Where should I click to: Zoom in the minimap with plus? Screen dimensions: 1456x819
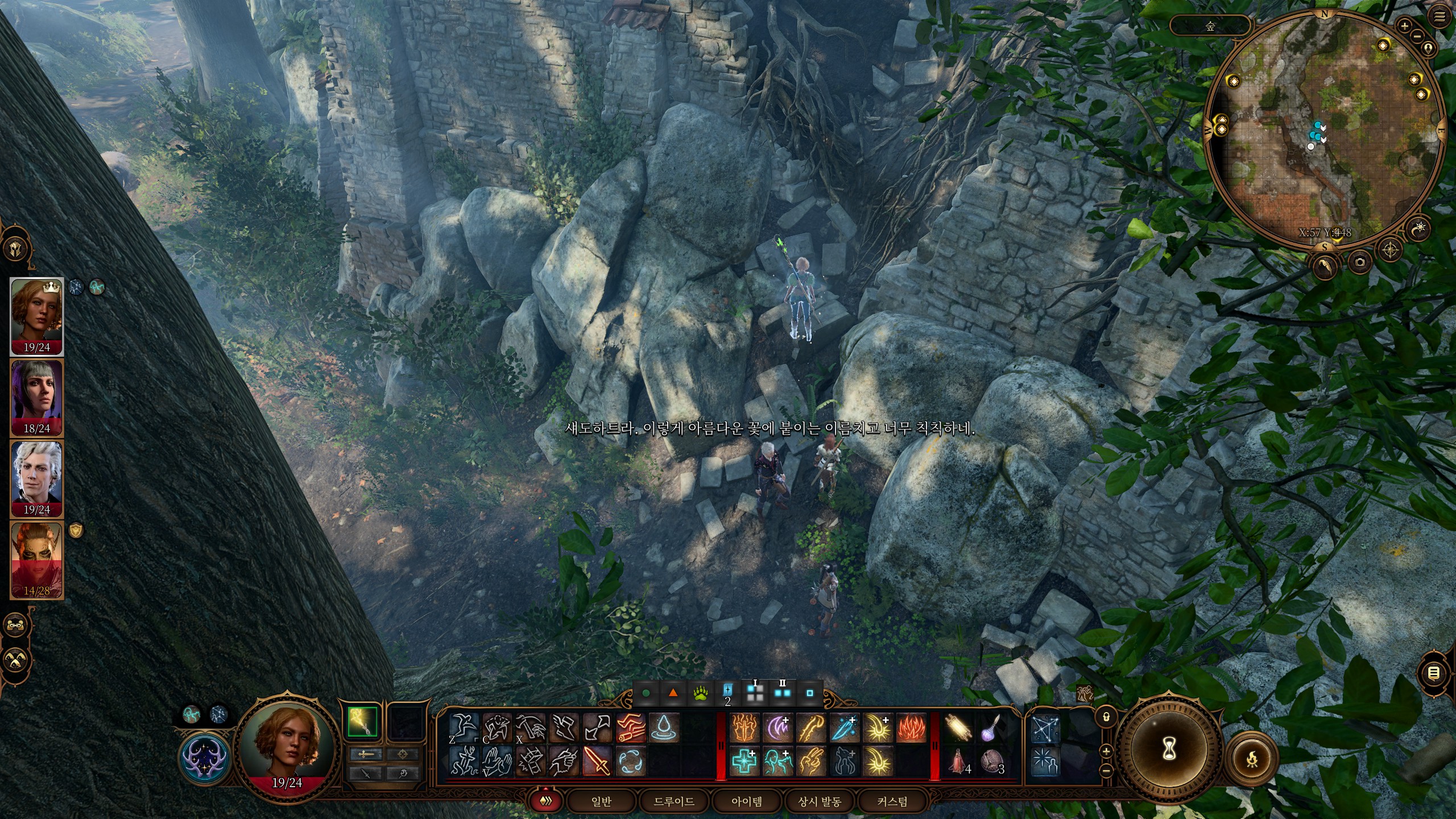(1404, 26)
